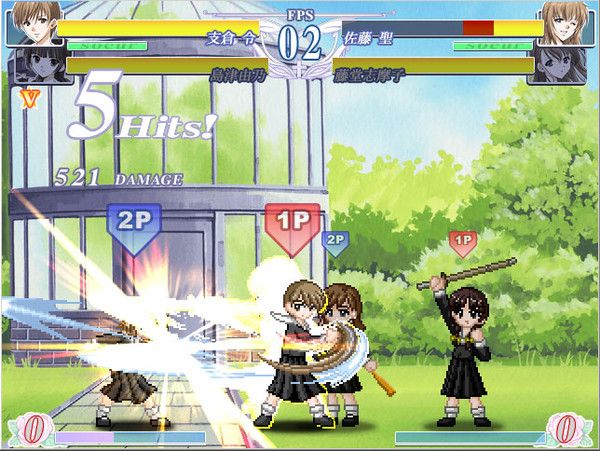Choose Satou Sei's player two portrait
600x451 pixels.
click(x=569, y=22)
